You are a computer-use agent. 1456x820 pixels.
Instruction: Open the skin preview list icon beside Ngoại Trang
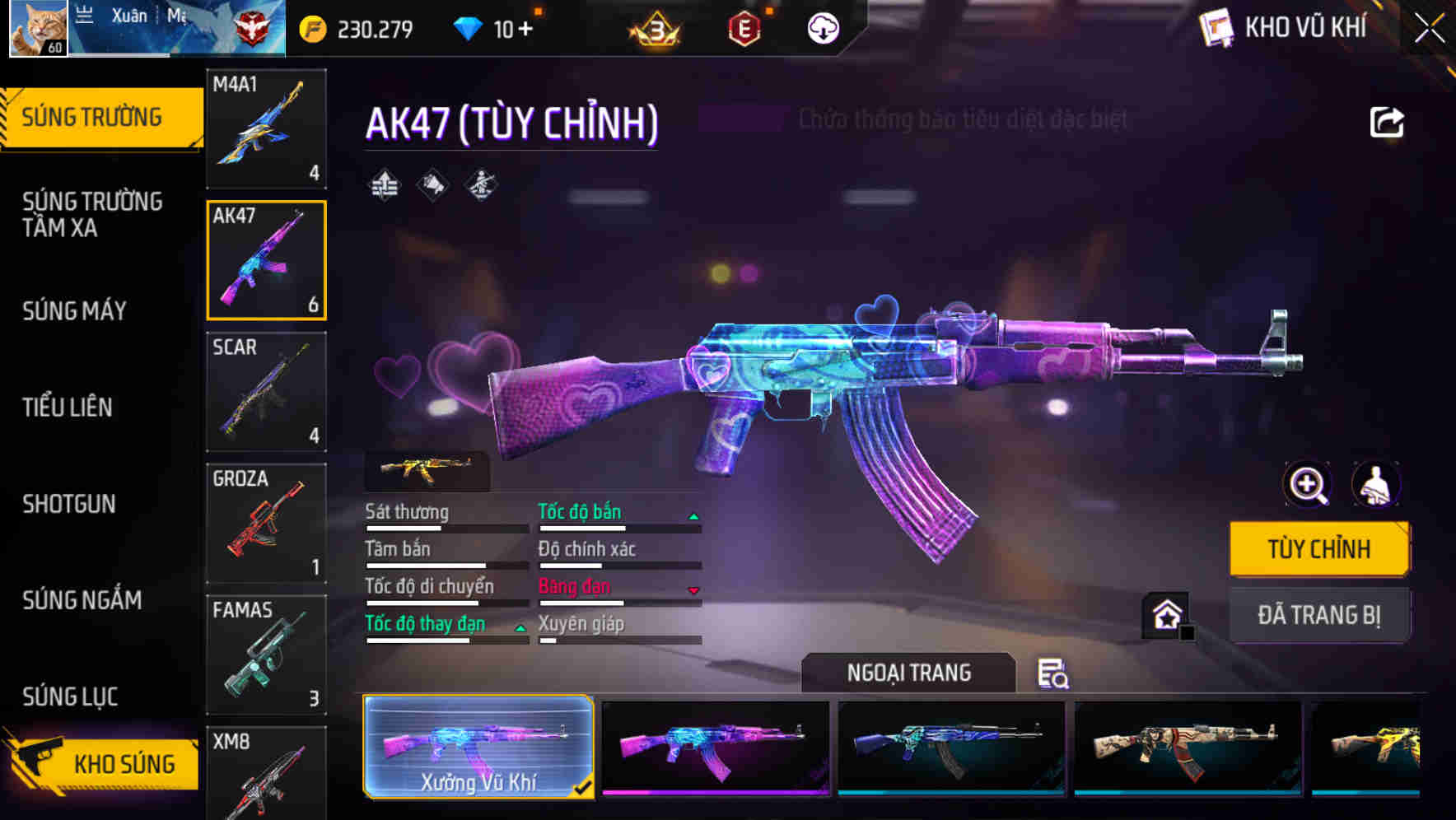tap(1055, 674)
